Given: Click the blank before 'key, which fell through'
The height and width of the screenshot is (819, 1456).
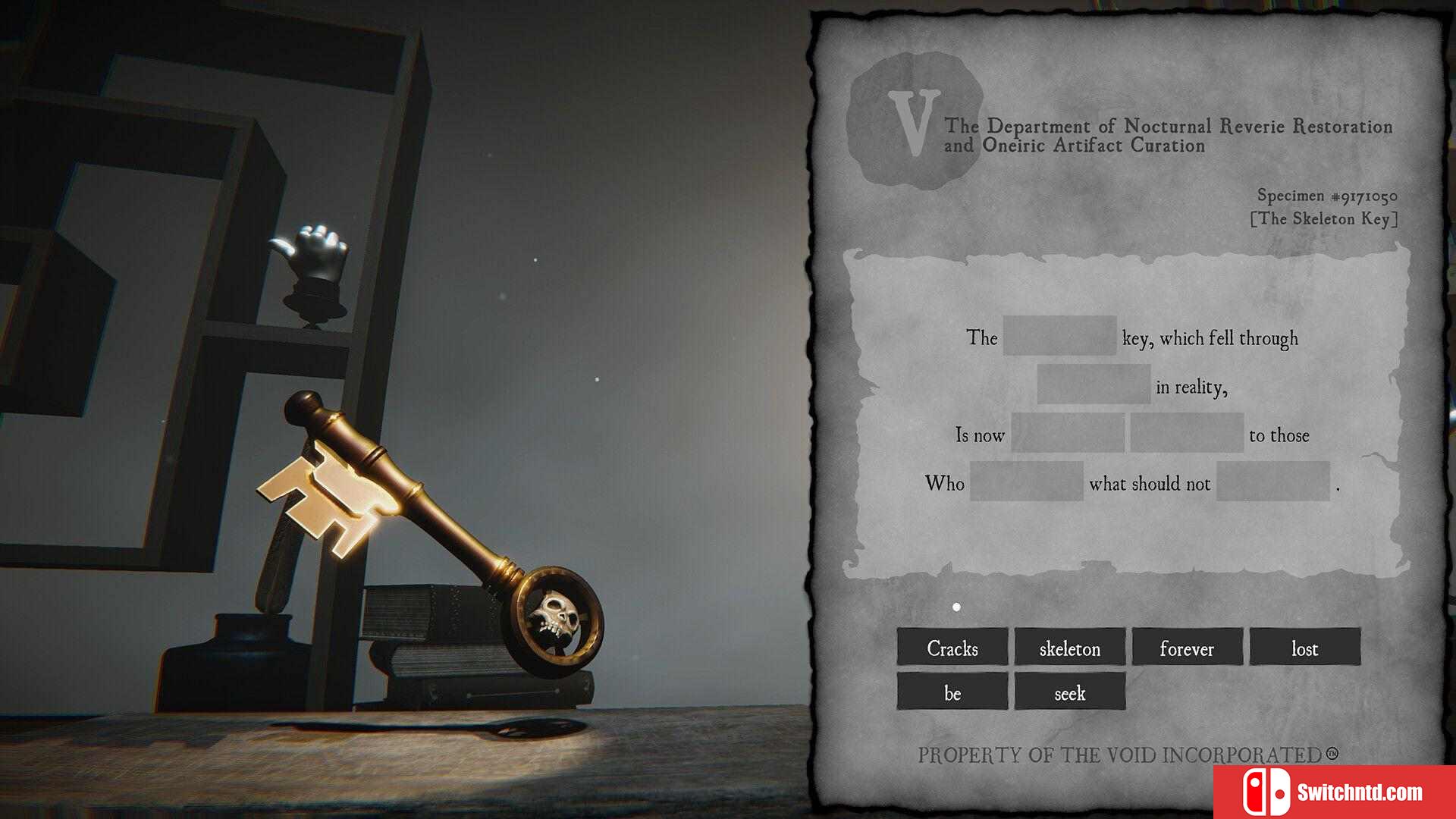Looking at the screenshot, I should pyautogui.click(x=1059, y=336).
